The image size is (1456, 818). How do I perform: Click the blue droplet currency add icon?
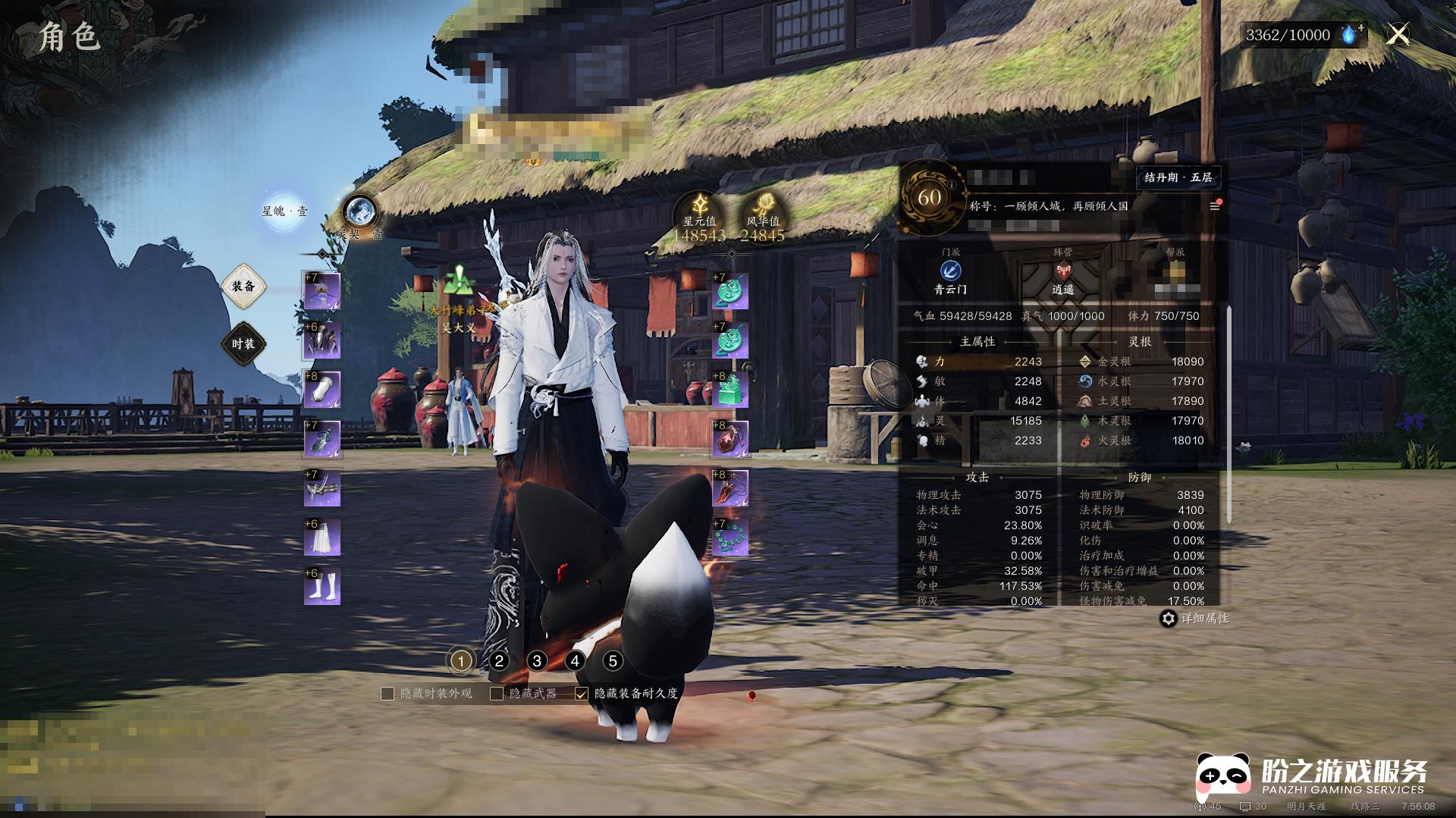click(1351, 34)
